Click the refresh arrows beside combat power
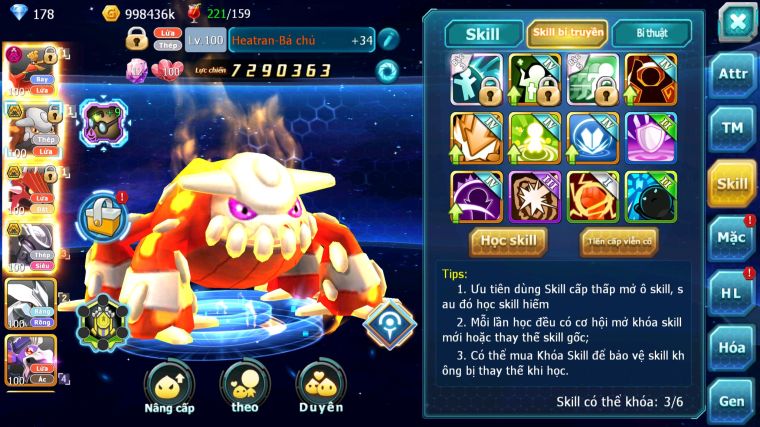Viewport: 760px width, 427px height. point(386,70)
